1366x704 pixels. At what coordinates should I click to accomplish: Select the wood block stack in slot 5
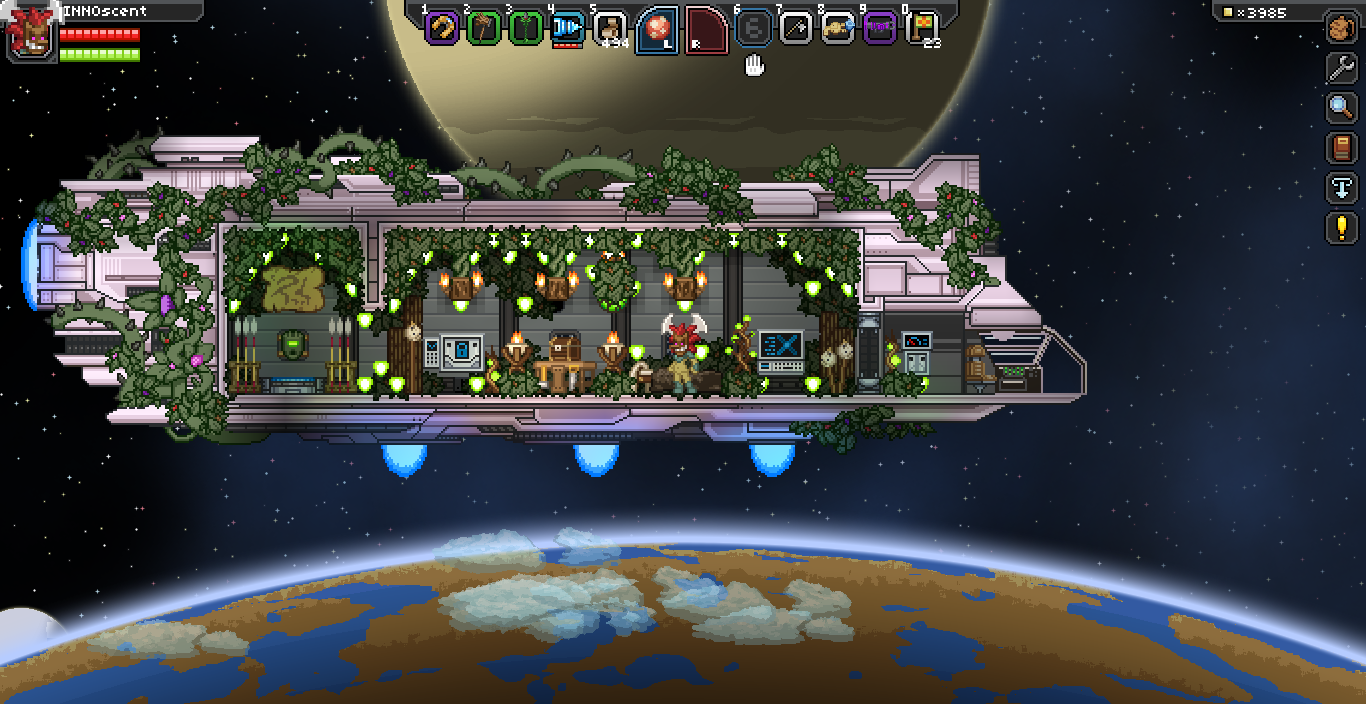coord(609,28)
